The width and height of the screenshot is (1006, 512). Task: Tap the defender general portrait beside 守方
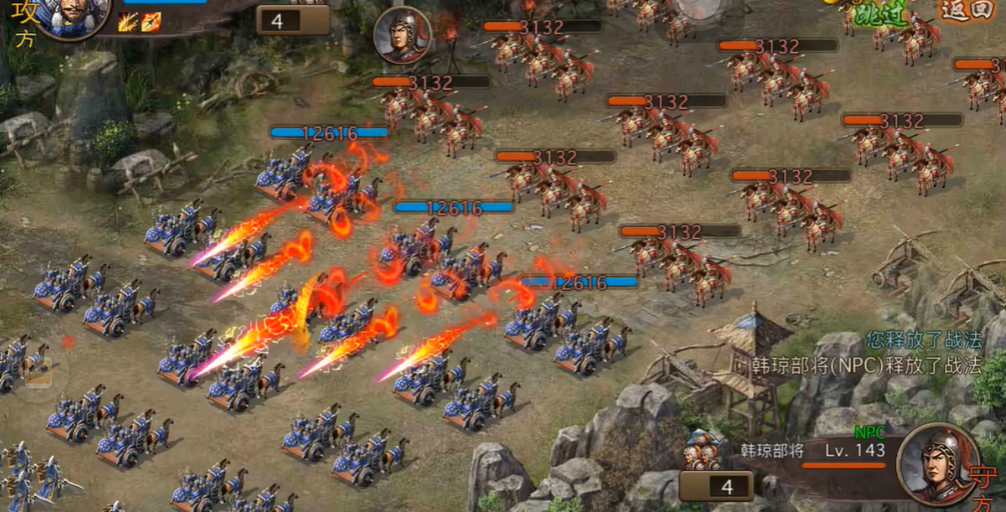click(936, 462)
